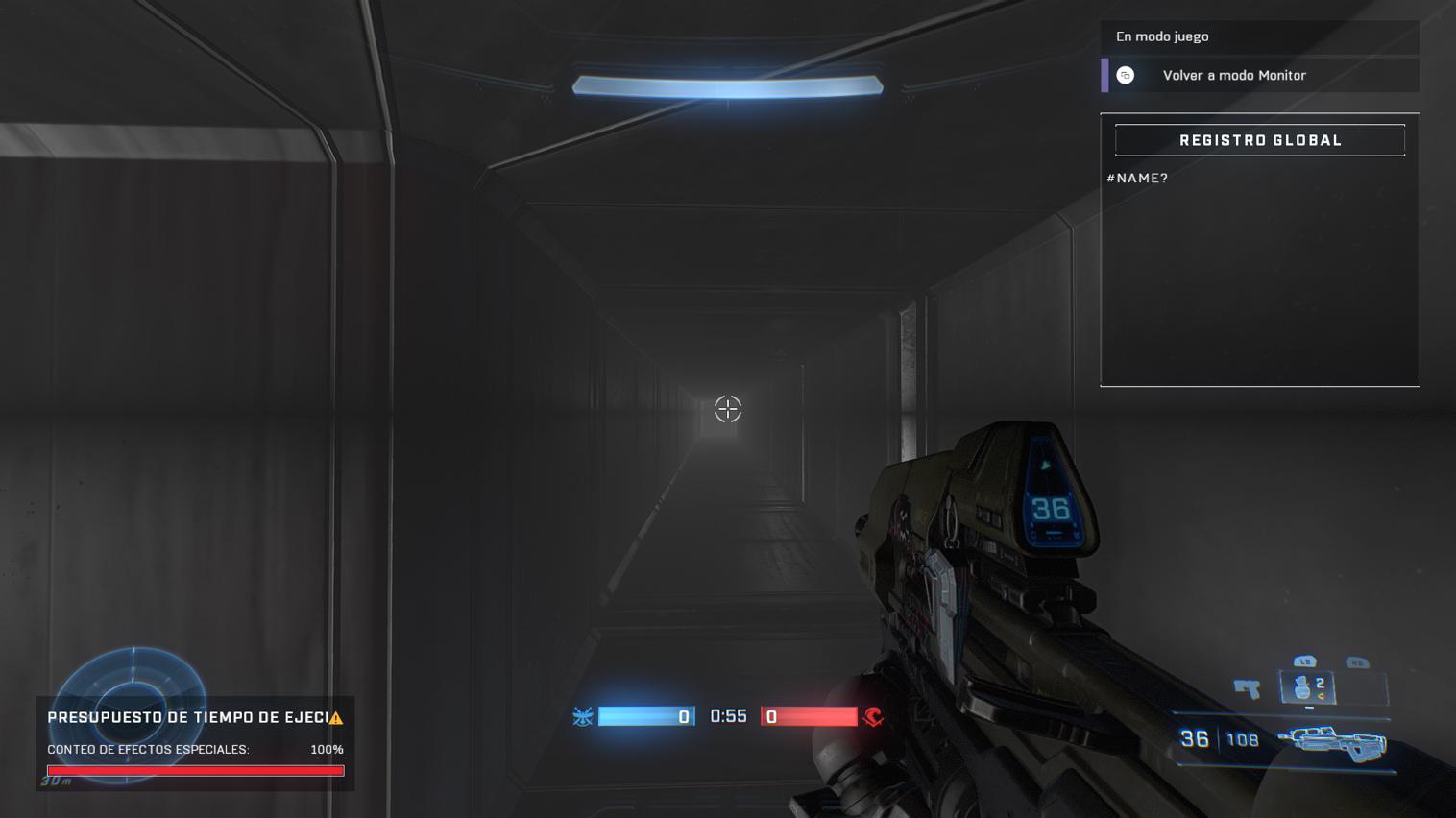Switch to the Registro Global tab
This screenshot has height=818, width=1456.
coord(1259,139)
